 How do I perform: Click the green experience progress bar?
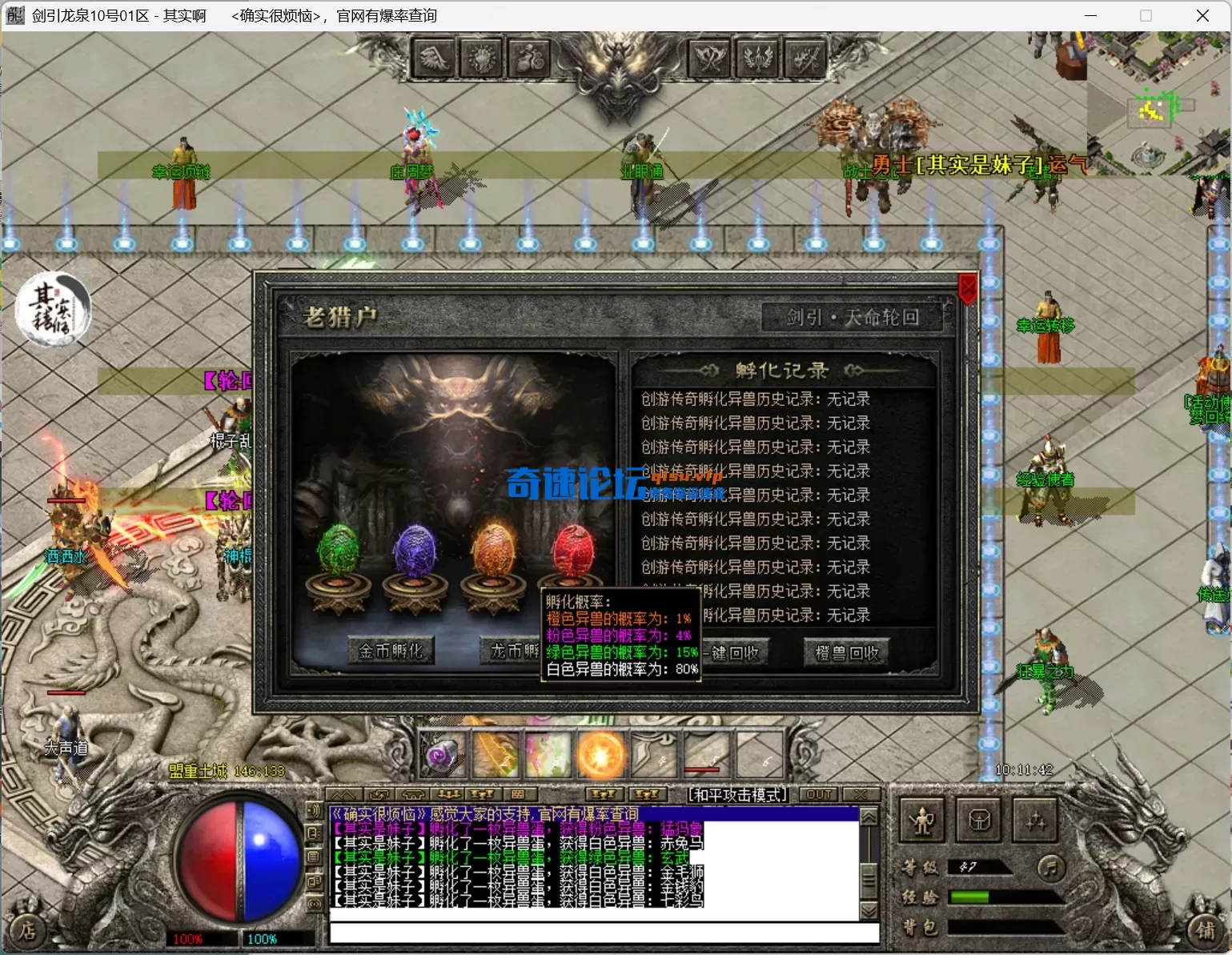(x=971, y=897)
